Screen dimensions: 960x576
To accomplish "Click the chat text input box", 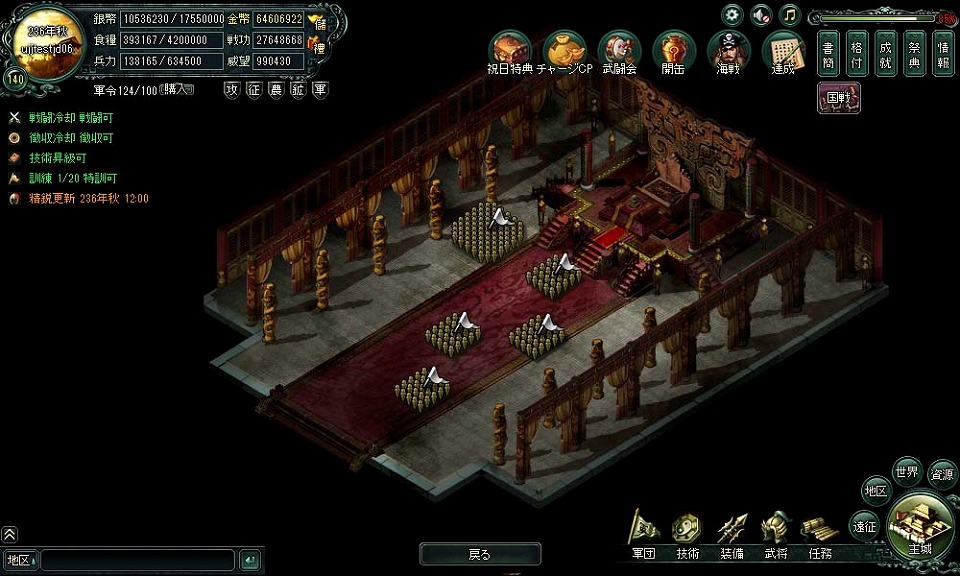I will point(138,560).
